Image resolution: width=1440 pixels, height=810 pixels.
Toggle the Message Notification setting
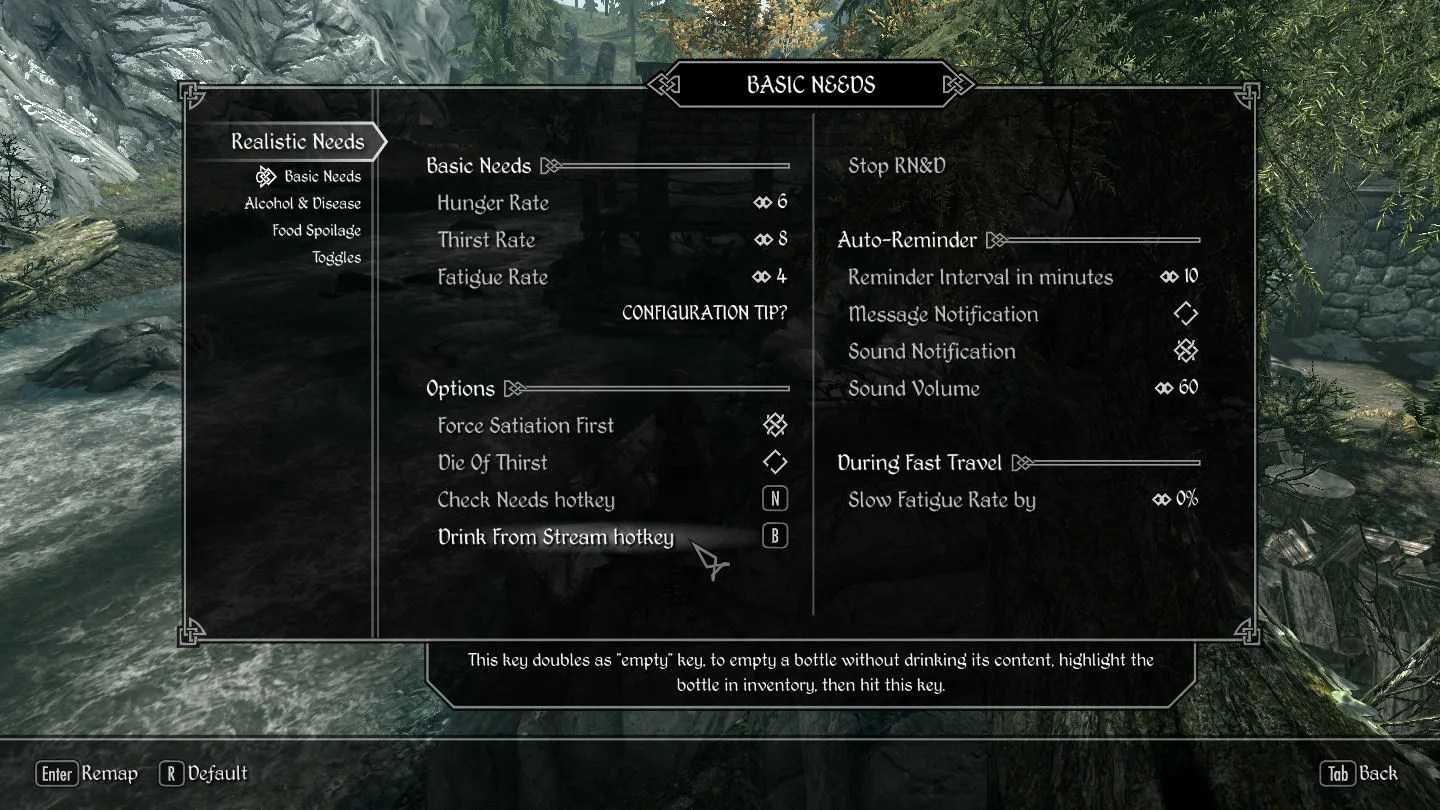pyautogui.click(x=1022, y=315)
